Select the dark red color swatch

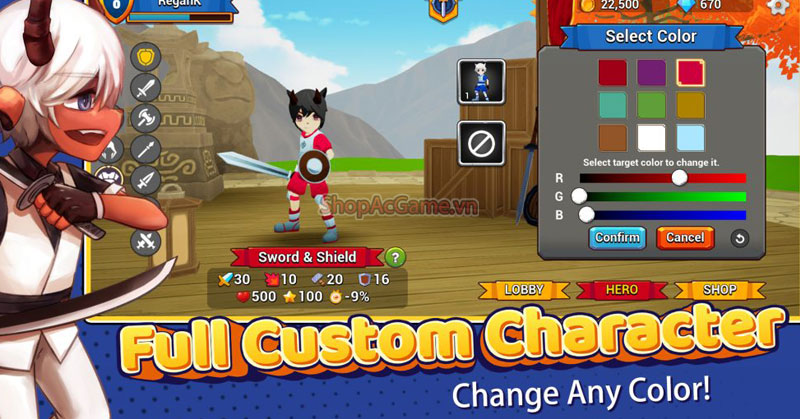pyautogui.click(x=613, y=72)
